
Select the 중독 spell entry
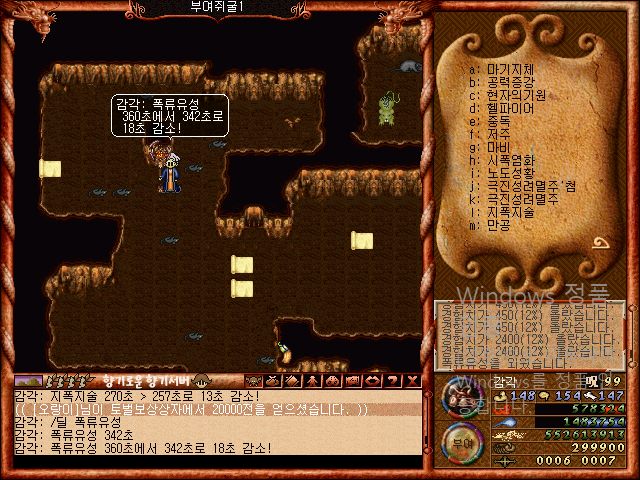point(497,121)
